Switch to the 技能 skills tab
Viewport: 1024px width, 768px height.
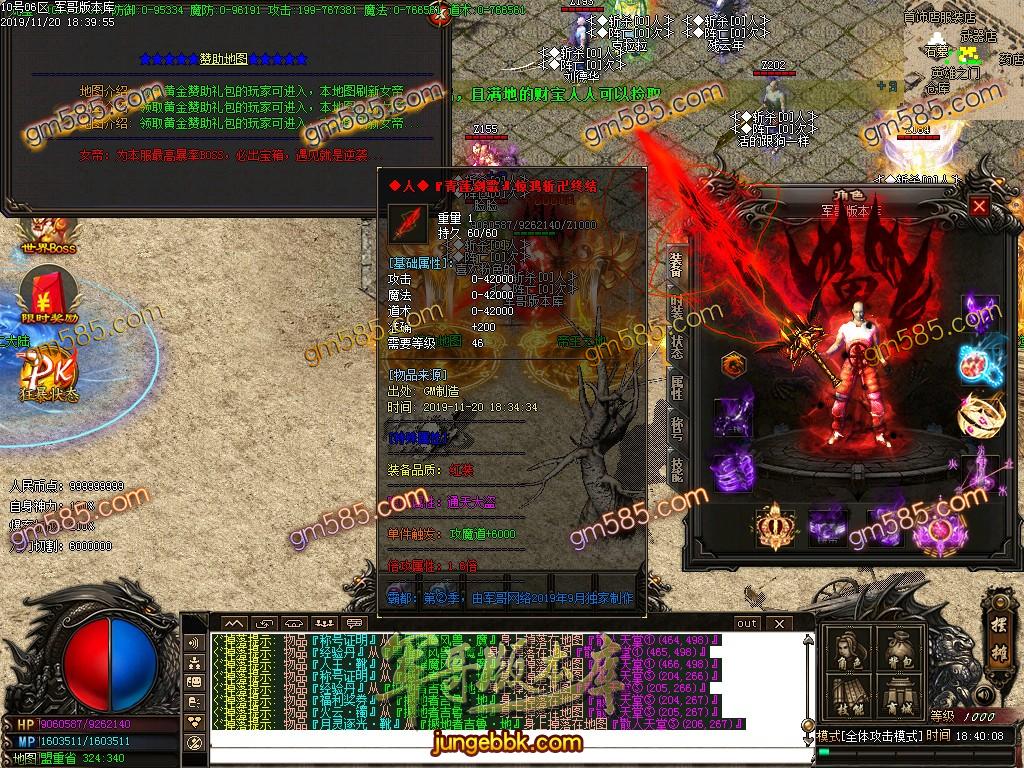click(676, 469)
